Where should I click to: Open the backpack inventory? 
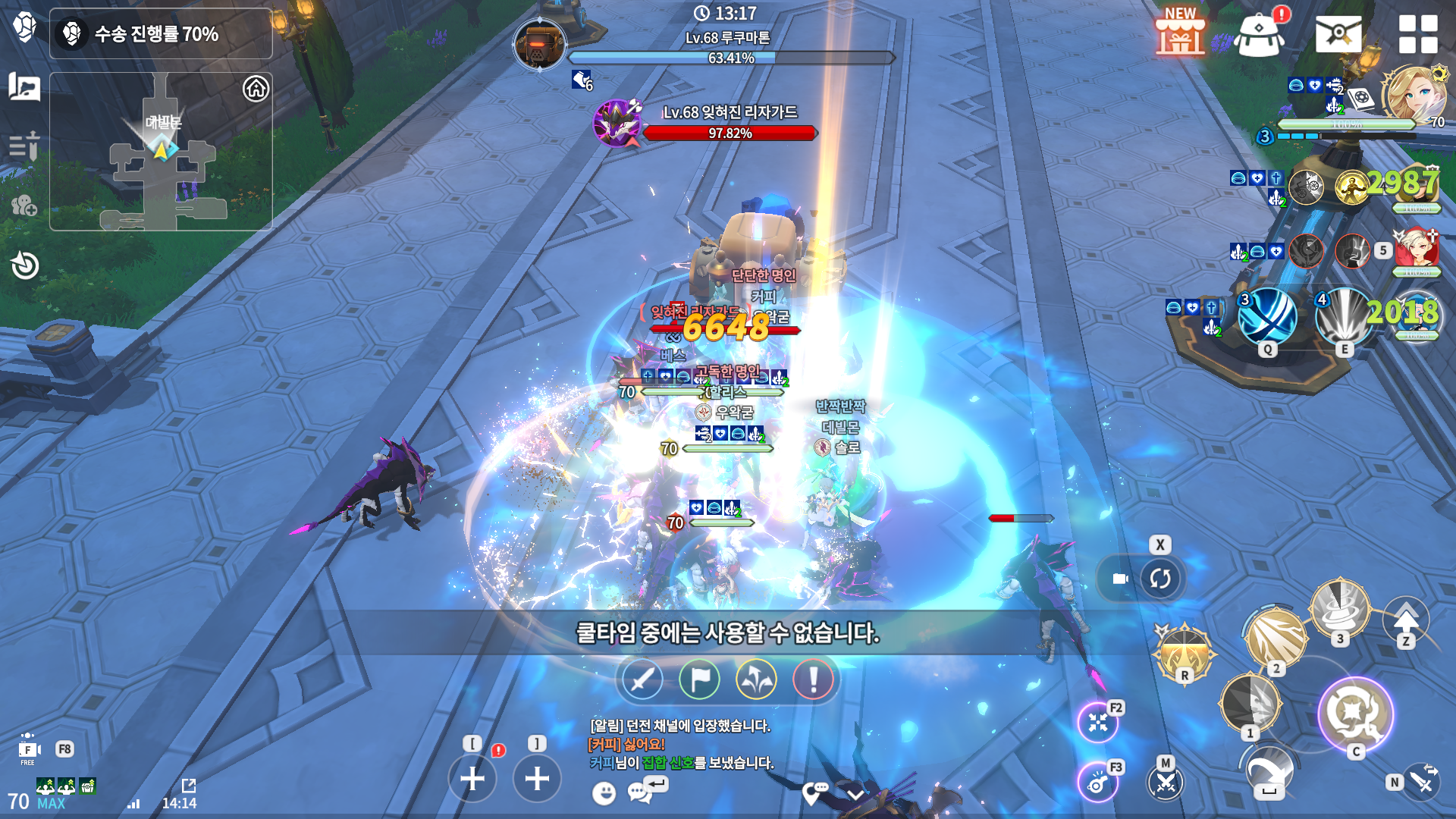coord(1260,35)
